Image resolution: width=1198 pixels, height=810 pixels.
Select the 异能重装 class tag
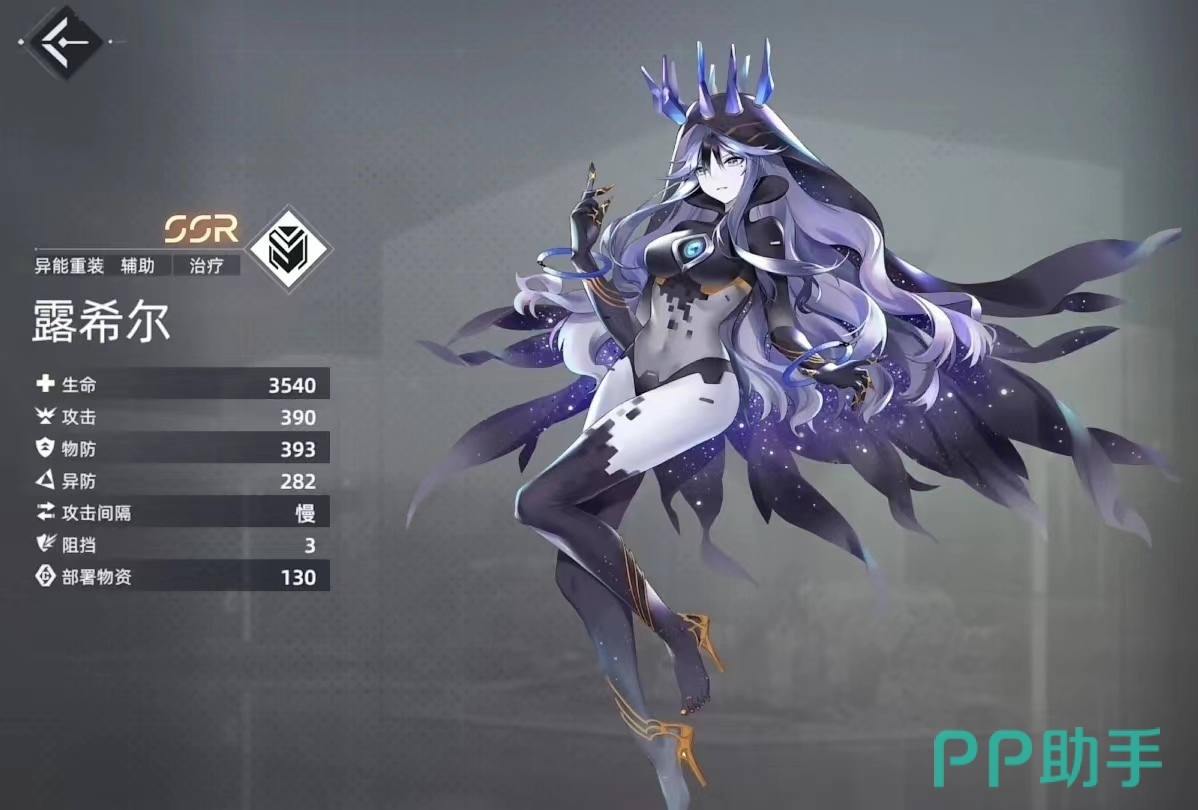69,266
